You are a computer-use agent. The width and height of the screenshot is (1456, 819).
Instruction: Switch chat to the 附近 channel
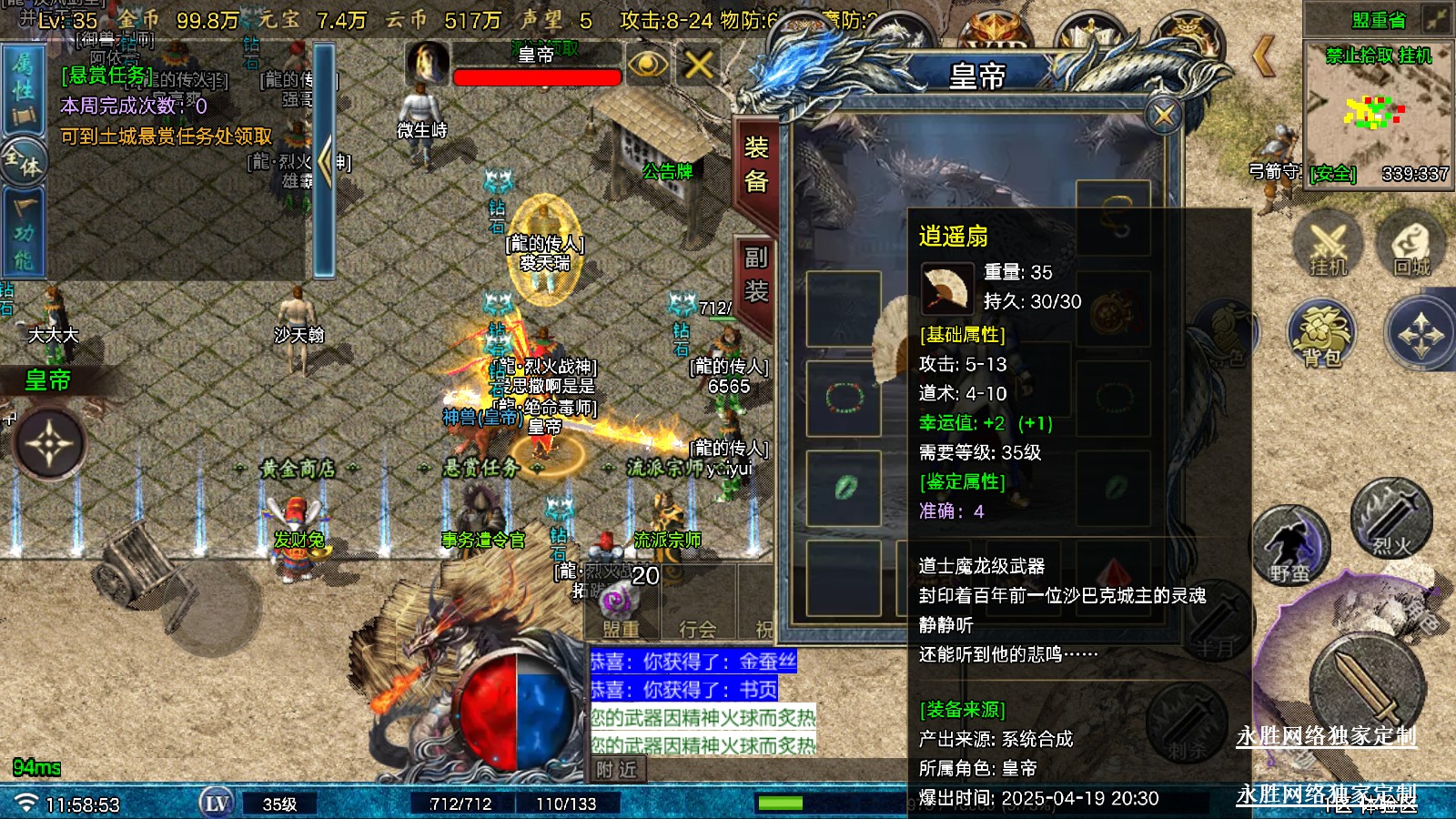coord(616,770)
